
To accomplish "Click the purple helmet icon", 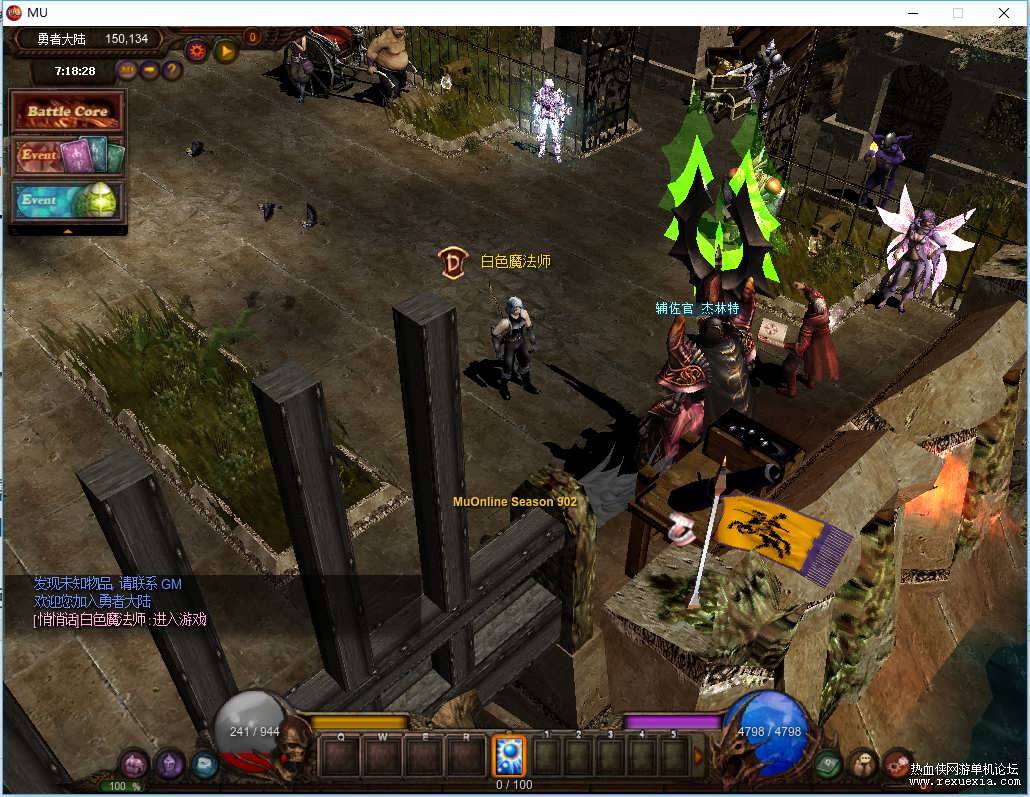I will (168, 765).
